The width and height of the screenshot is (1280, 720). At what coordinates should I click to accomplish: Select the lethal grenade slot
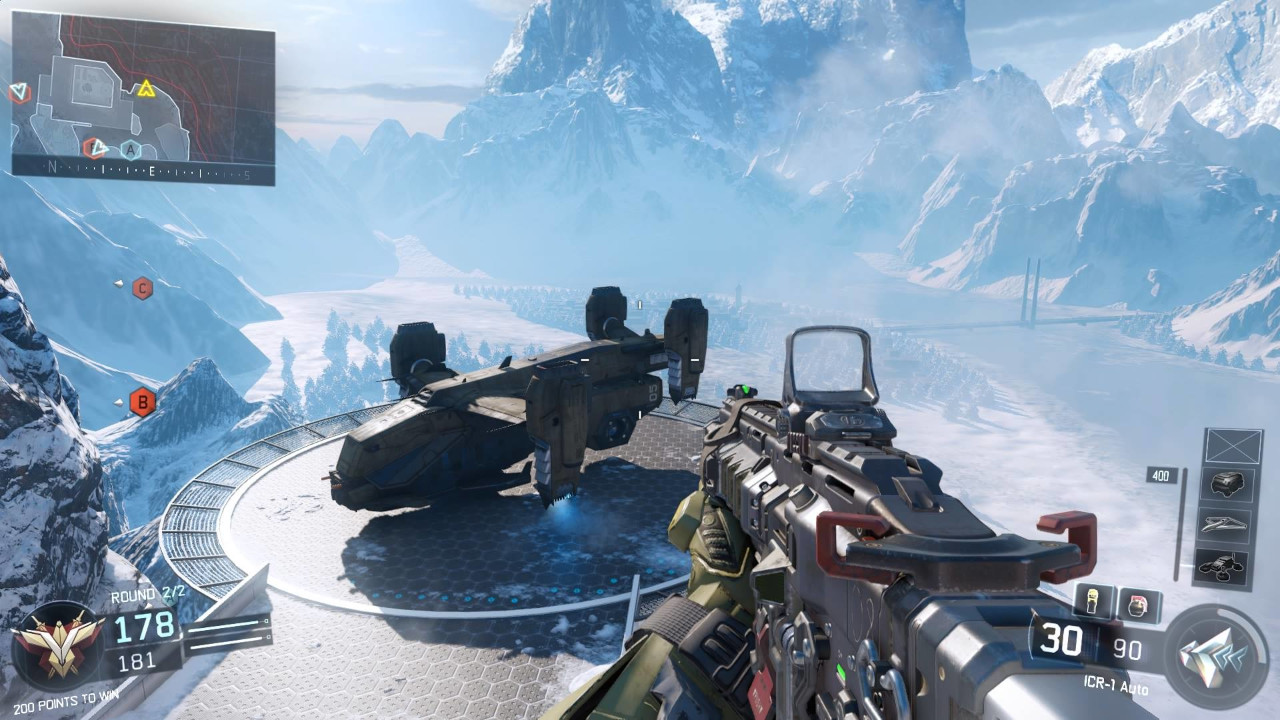(1095, 602)
